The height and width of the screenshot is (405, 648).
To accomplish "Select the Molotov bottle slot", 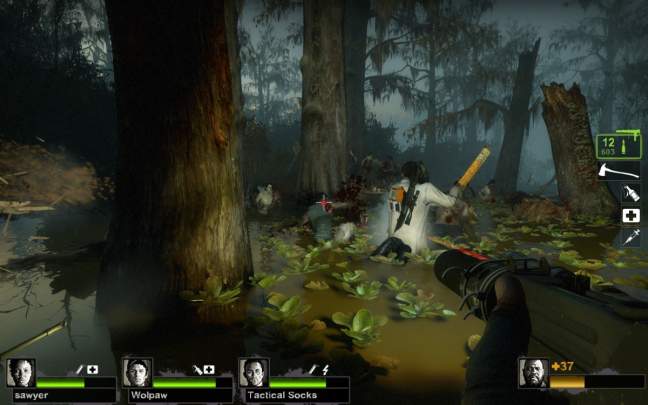I will pyautogui.click(x=631, y=193).
